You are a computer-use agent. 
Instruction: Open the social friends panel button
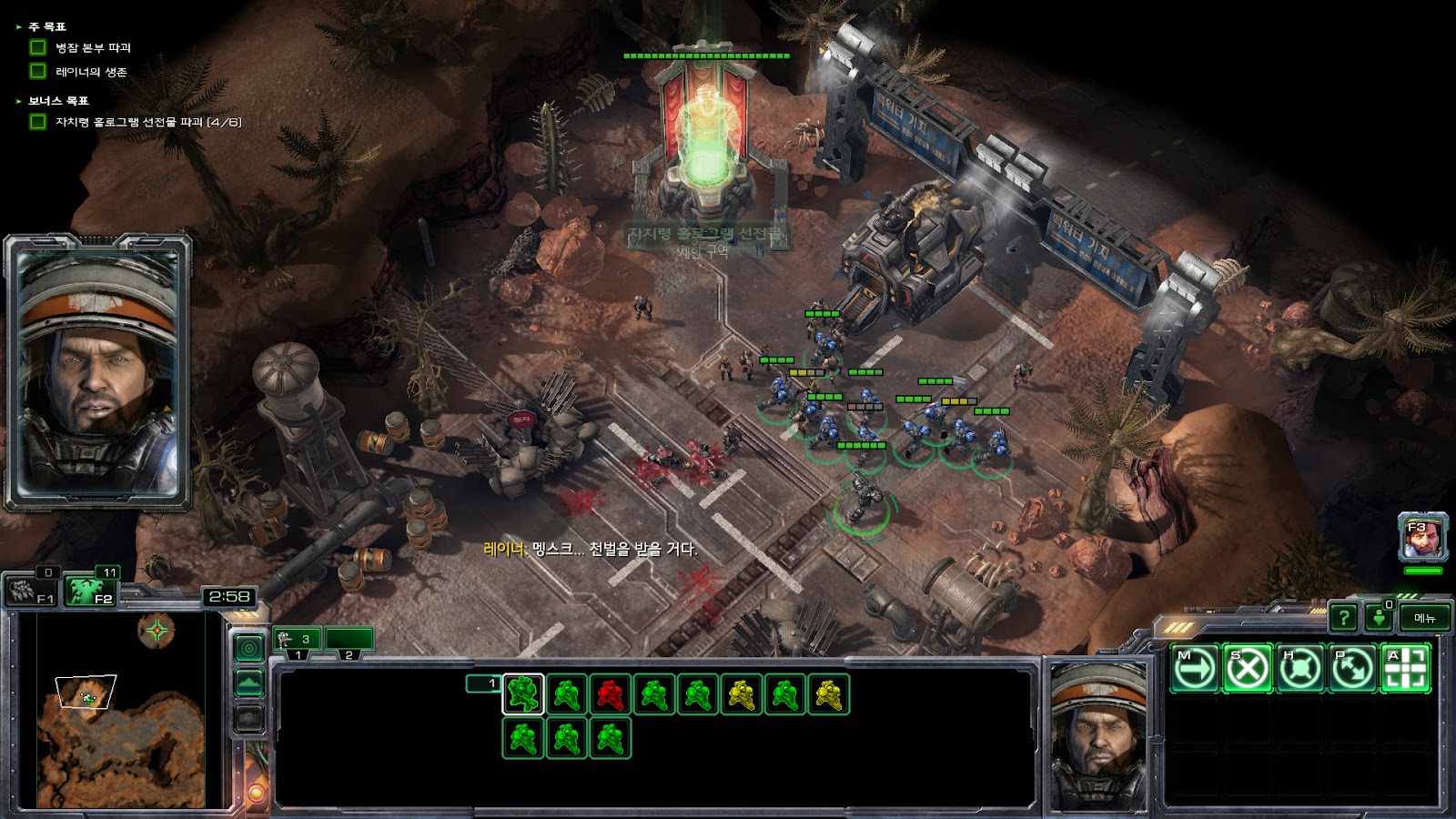point(1380,618)
